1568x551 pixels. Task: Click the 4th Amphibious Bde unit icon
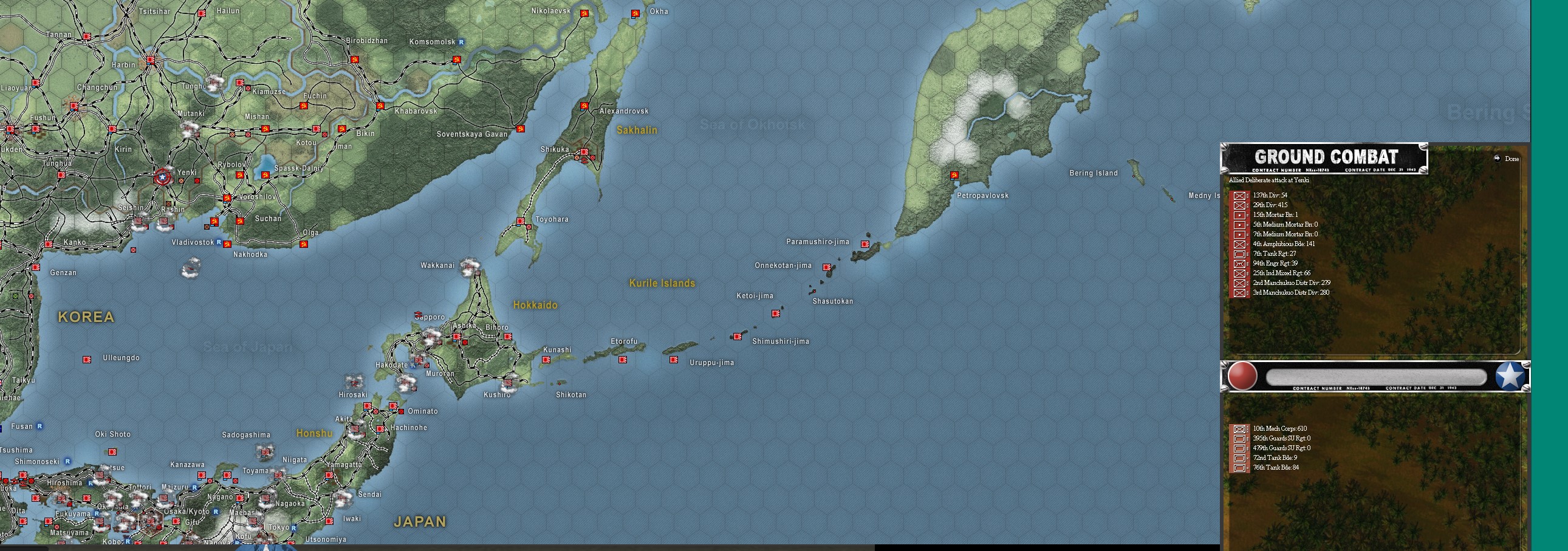(x=1240, y=244)
